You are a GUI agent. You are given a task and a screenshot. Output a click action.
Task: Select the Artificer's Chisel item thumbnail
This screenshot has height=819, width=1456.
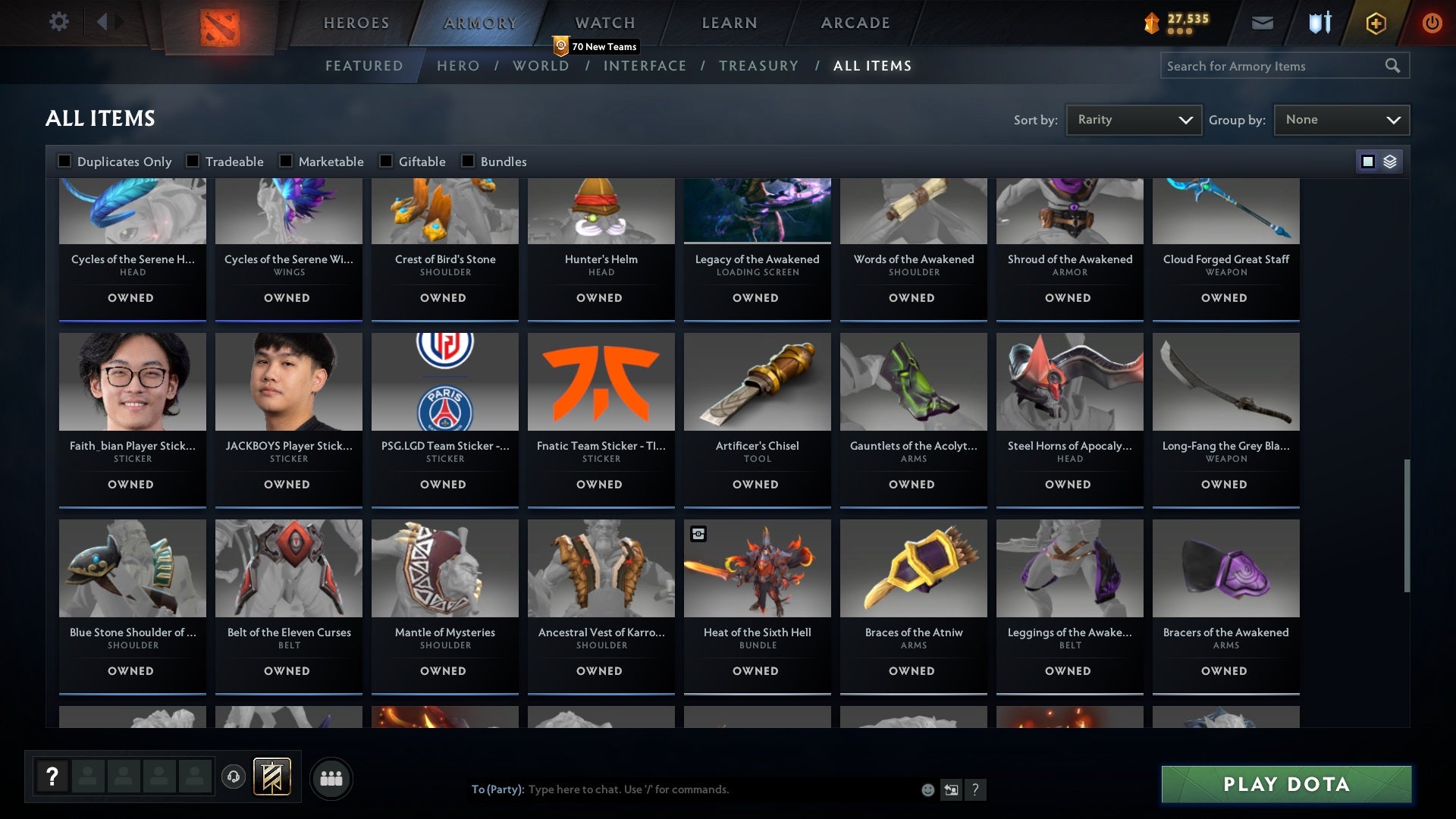coord(756,381)
